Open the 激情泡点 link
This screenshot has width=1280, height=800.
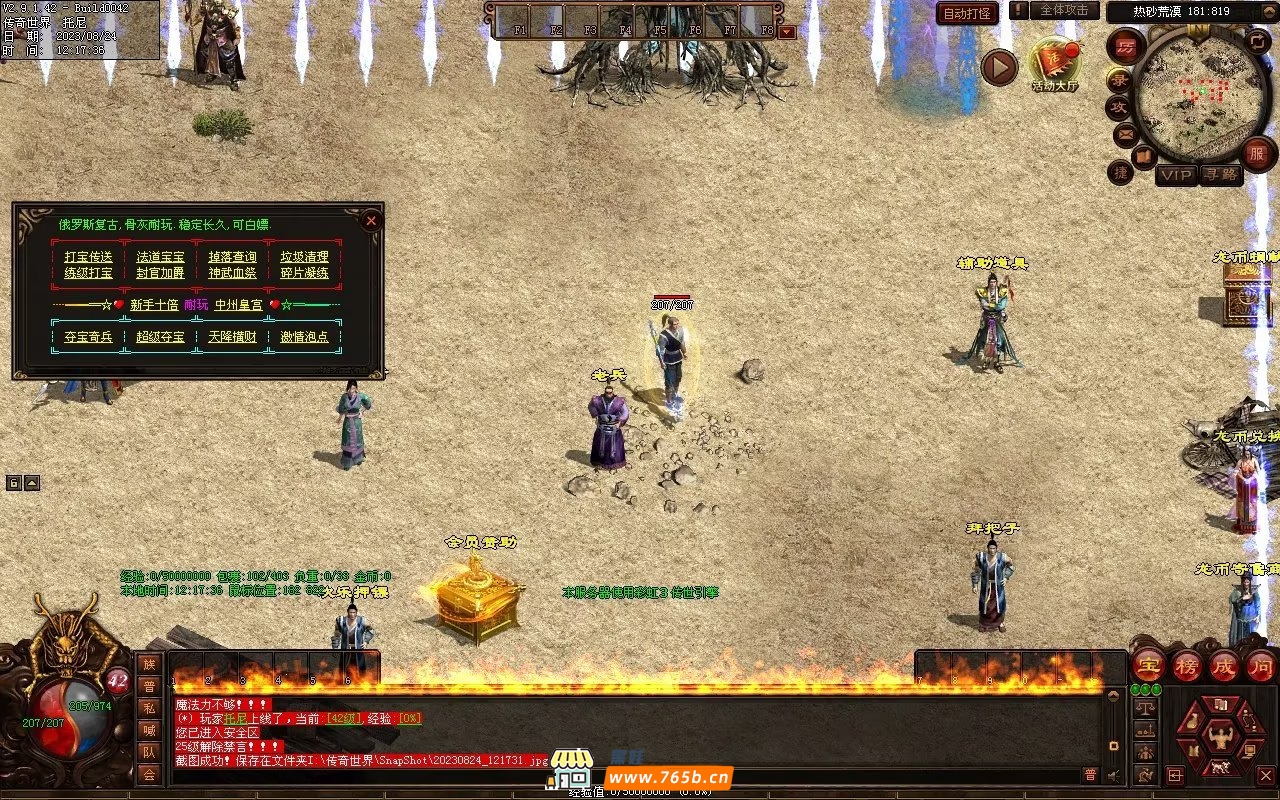click(304, 337)
